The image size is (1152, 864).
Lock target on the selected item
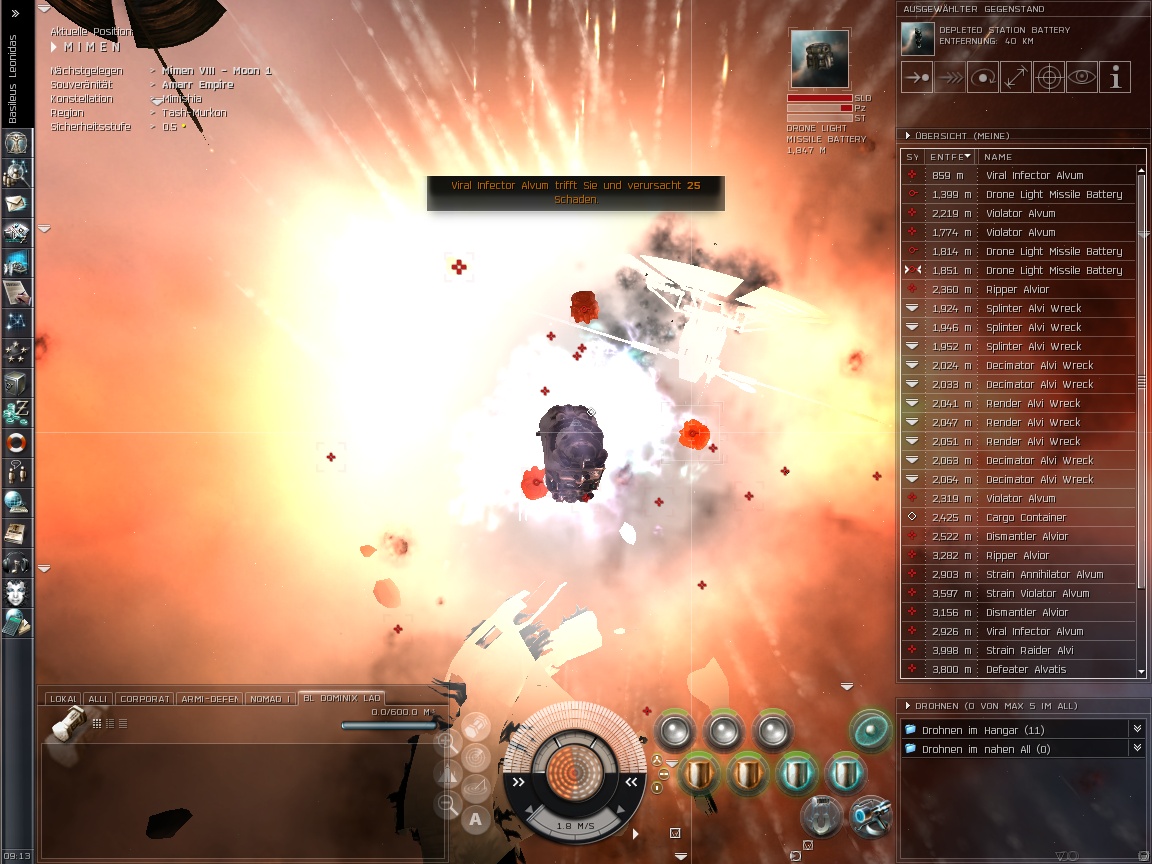click(1048, 77)
